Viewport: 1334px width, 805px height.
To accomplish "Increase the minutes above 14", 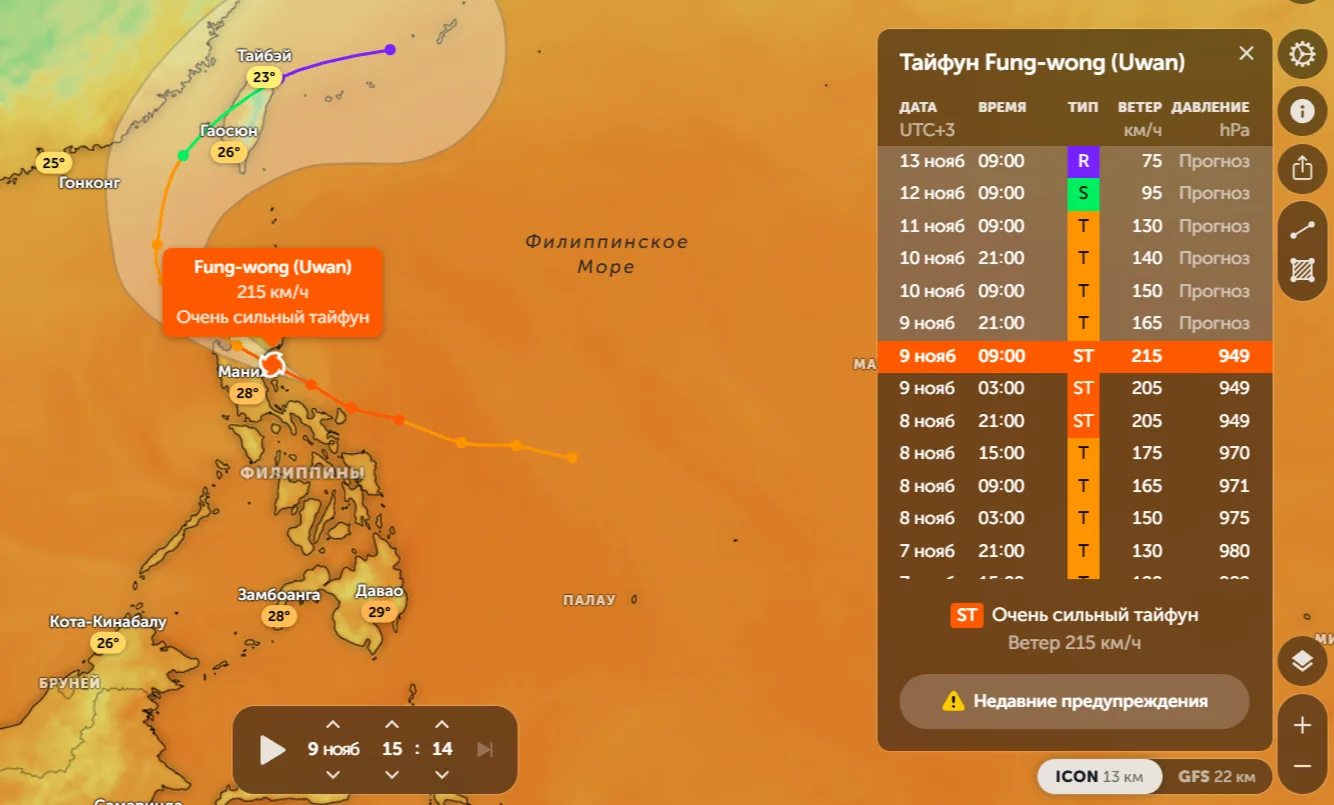I will [x=442, y=724].
